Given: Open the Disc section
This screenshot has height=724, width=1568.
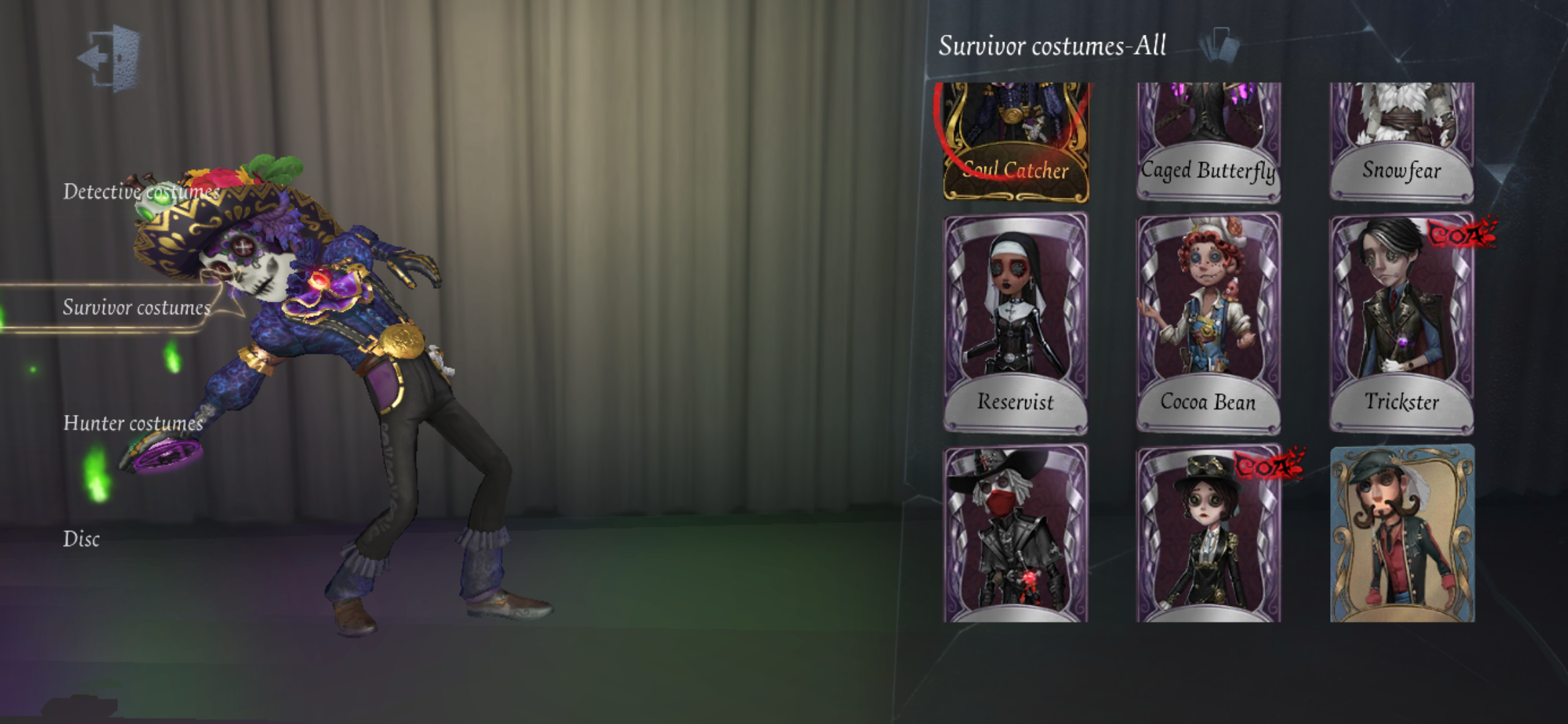Looking at the screenshot, I should (x=82, y=540).
